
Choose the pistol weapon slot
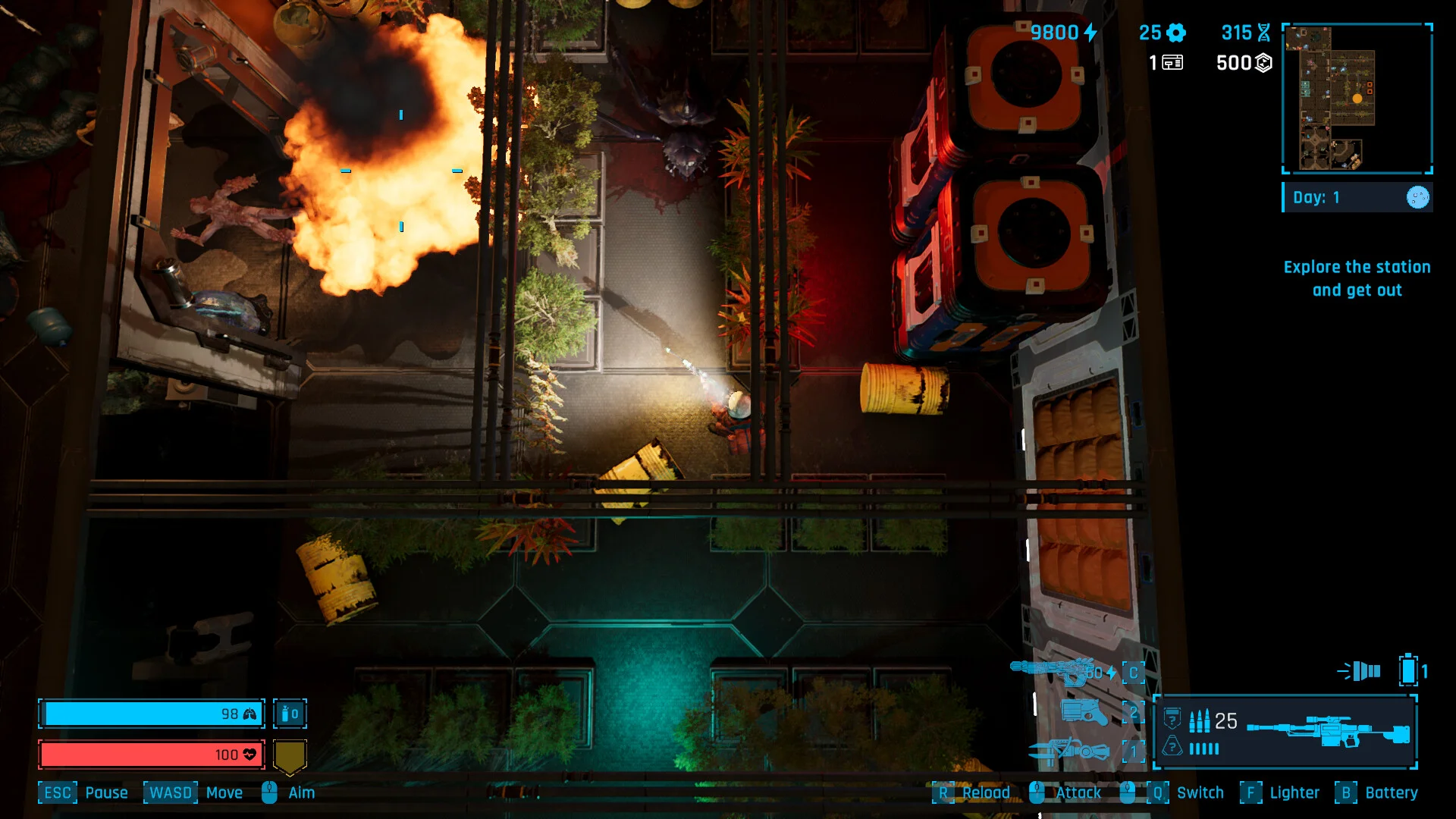[x=1084, y=712]
